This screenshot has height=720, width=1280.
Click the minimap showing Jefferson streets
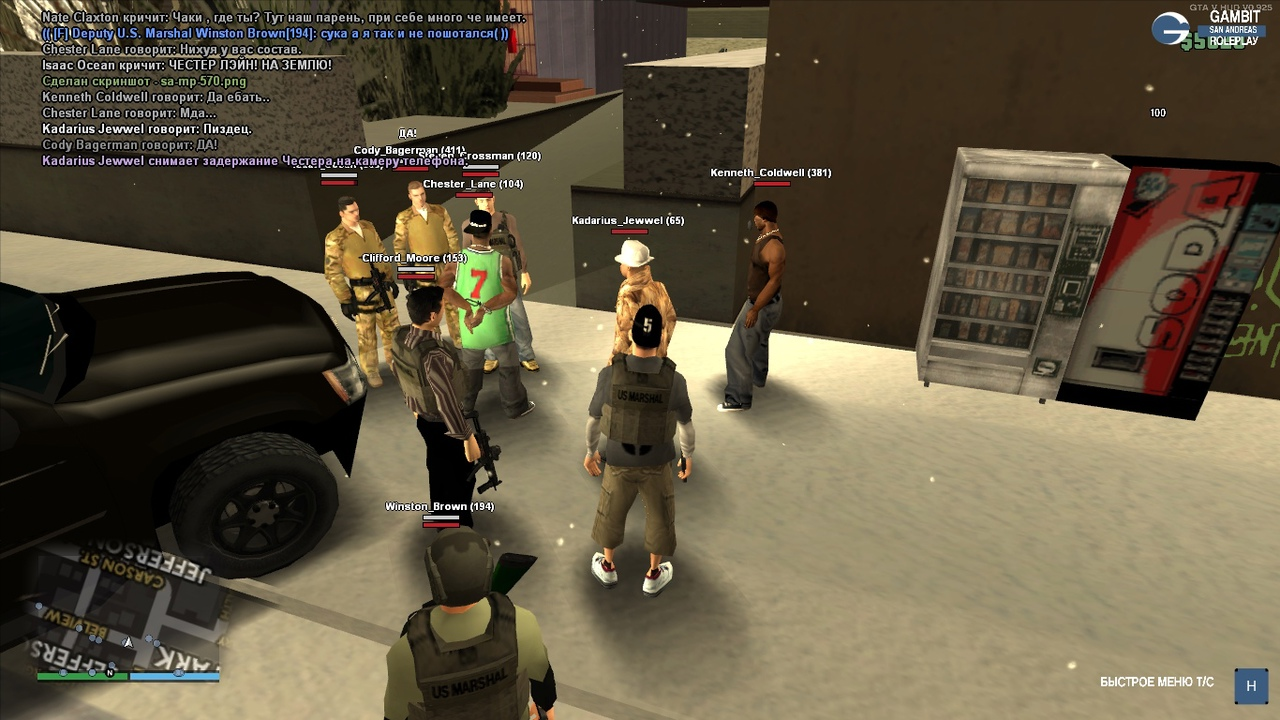click(127, 610)
